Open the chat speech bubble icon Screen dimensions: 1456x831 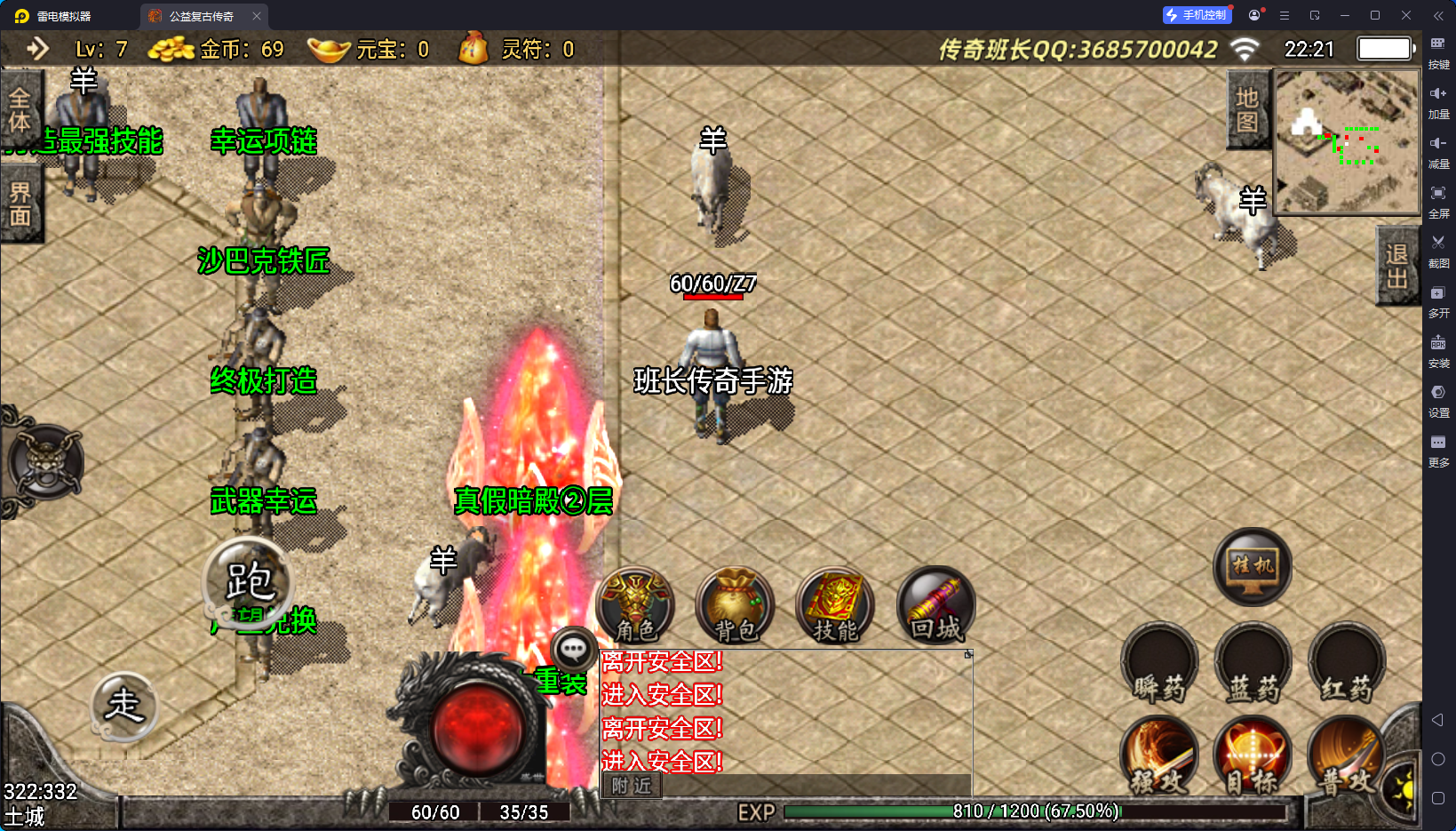tap(573, 650)
